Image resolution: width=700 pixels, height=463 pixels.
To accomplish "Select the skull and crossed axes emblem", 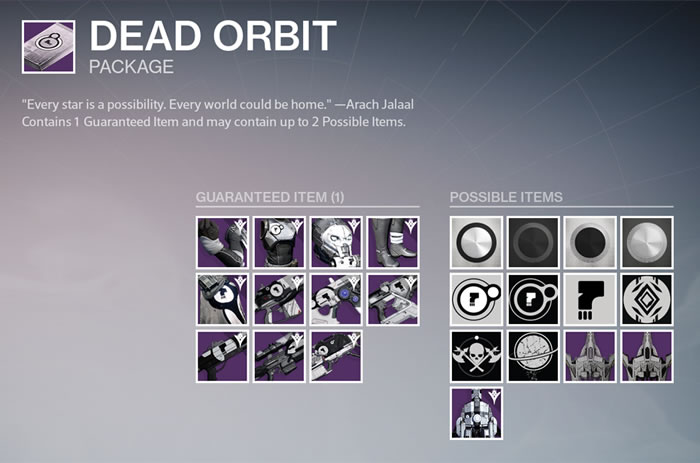I will click(x=476, y=357).
